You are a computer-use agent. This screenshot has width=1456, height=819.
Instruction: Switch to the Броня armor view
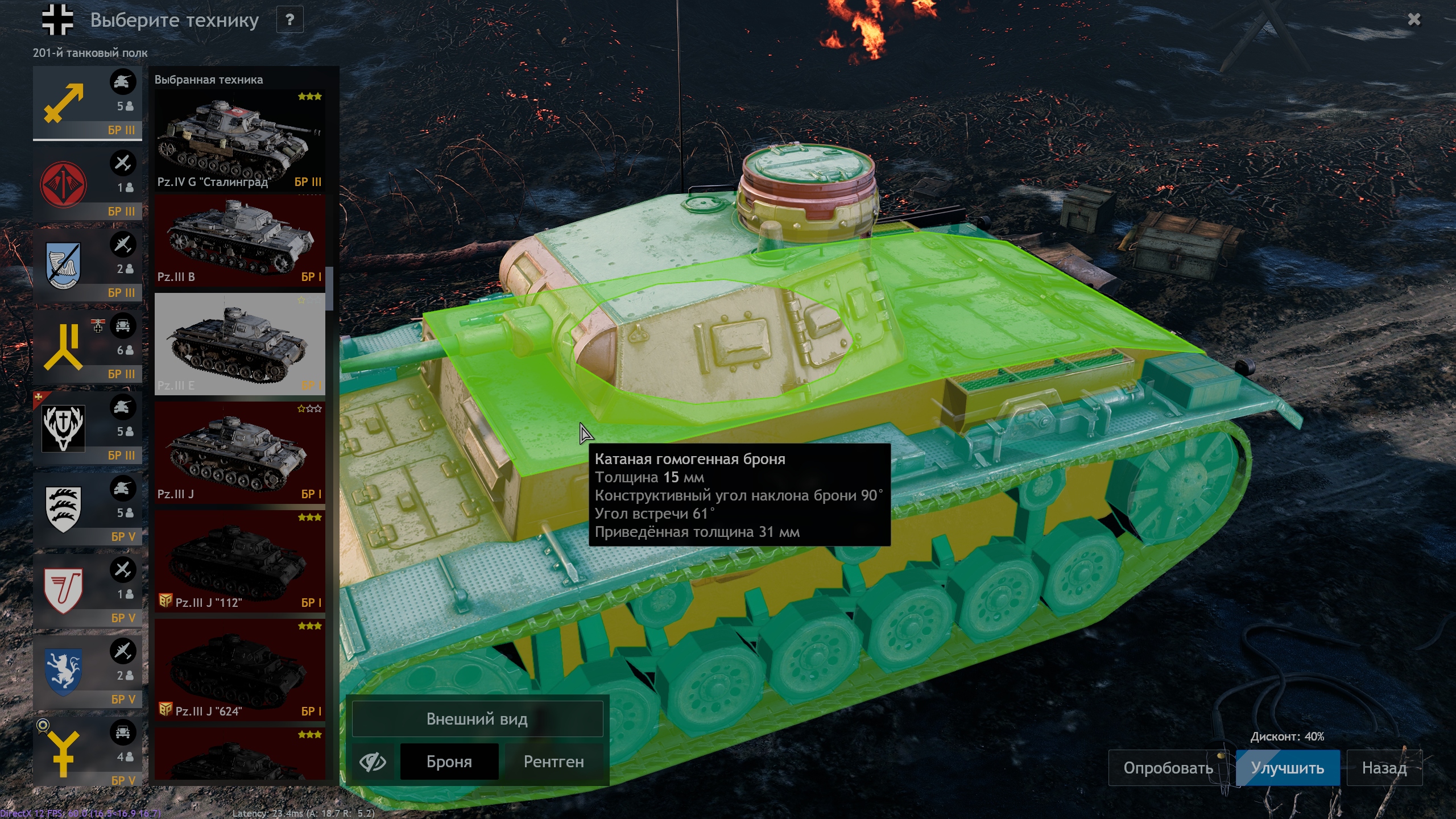[449, 762]
